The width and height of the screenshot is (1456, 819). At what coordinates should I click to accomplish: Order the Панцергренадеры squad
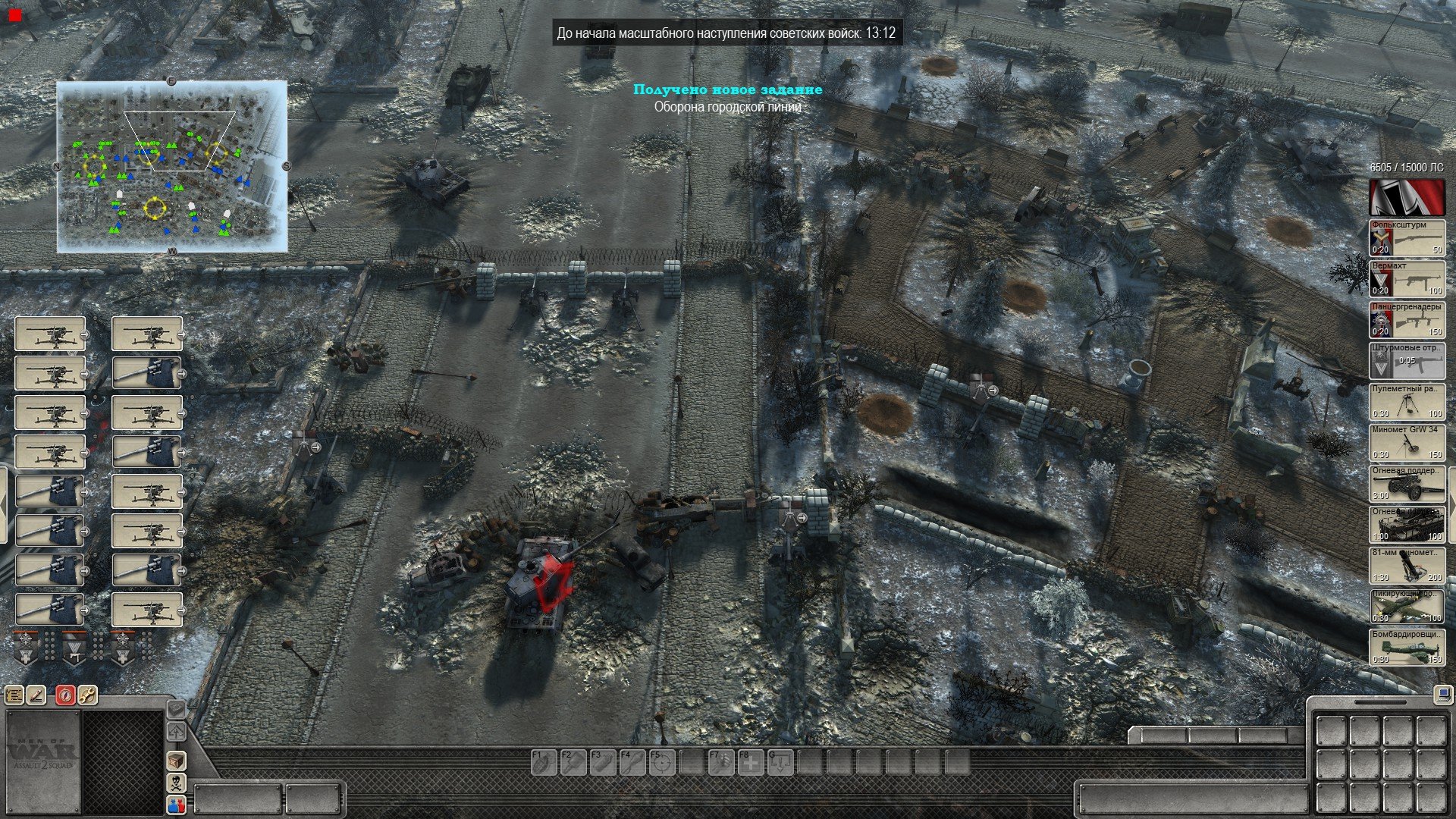(x=1407, y=320)
